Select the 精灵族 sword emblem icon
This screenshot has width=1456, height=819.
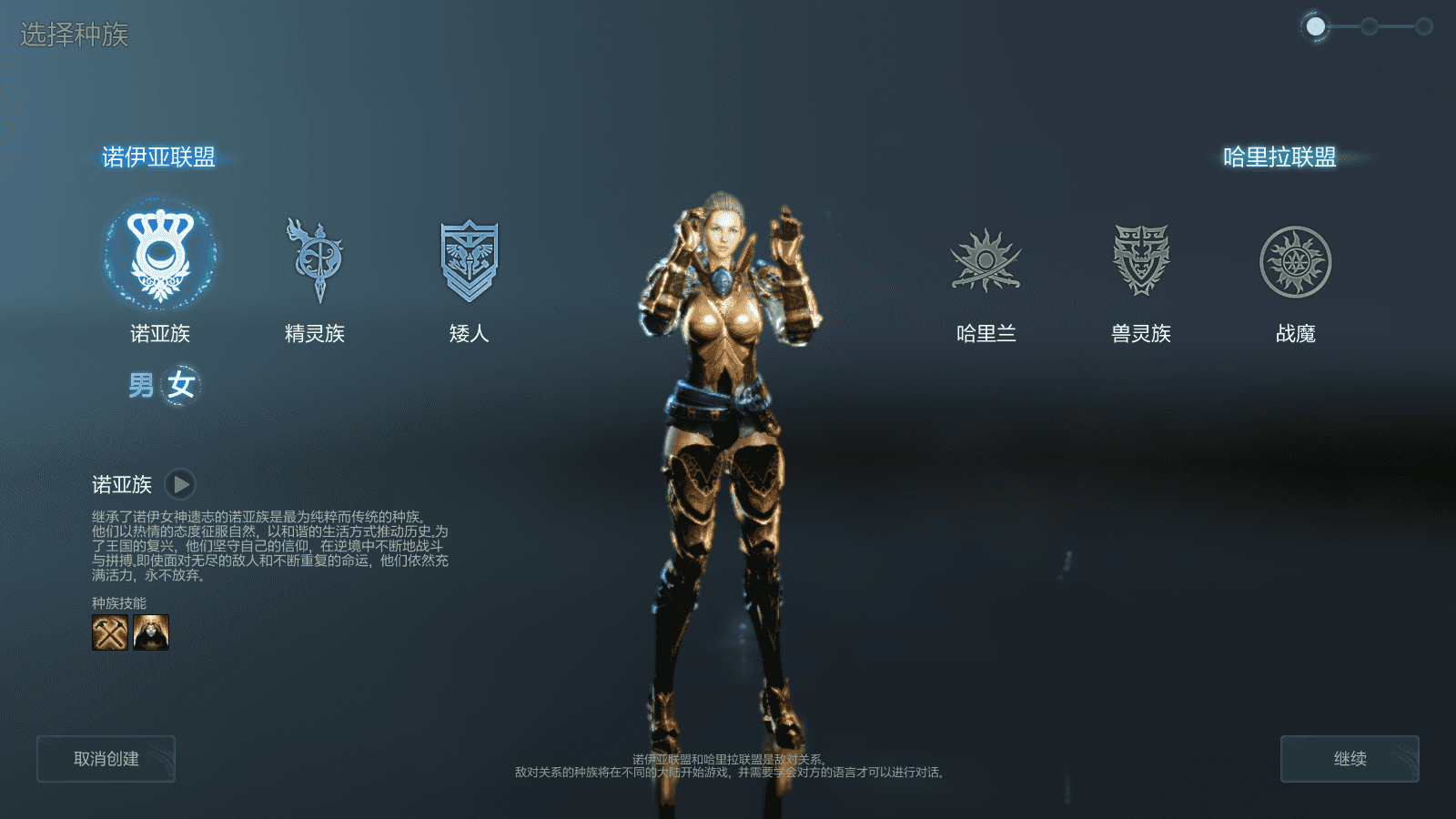tap(314, 256)
